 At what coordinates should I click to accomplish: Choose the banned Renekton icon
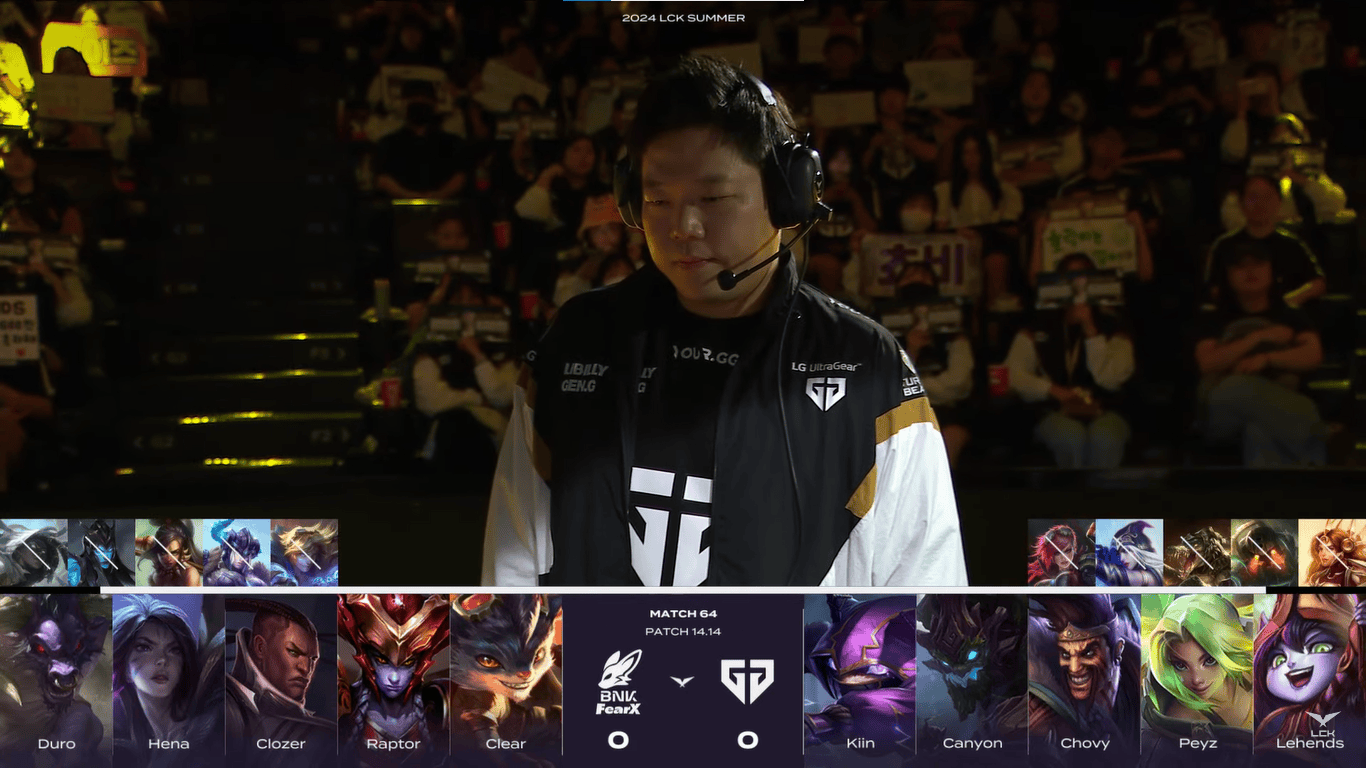tap(1197, 552)
